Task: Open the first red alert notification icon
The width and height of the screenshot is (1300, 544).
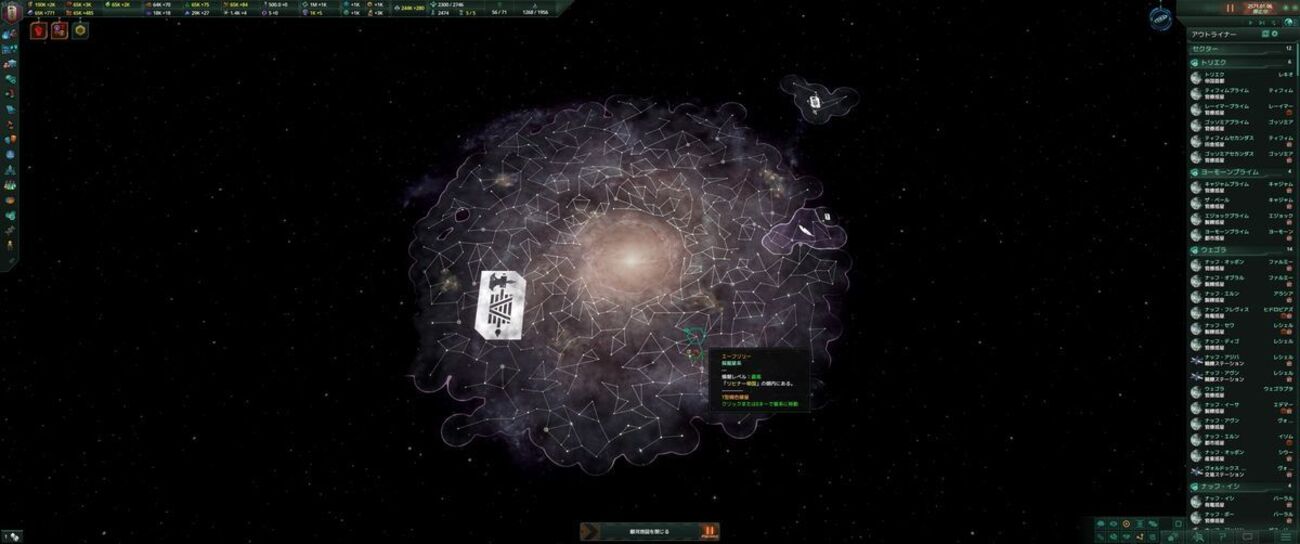Action: coord(40,30)
